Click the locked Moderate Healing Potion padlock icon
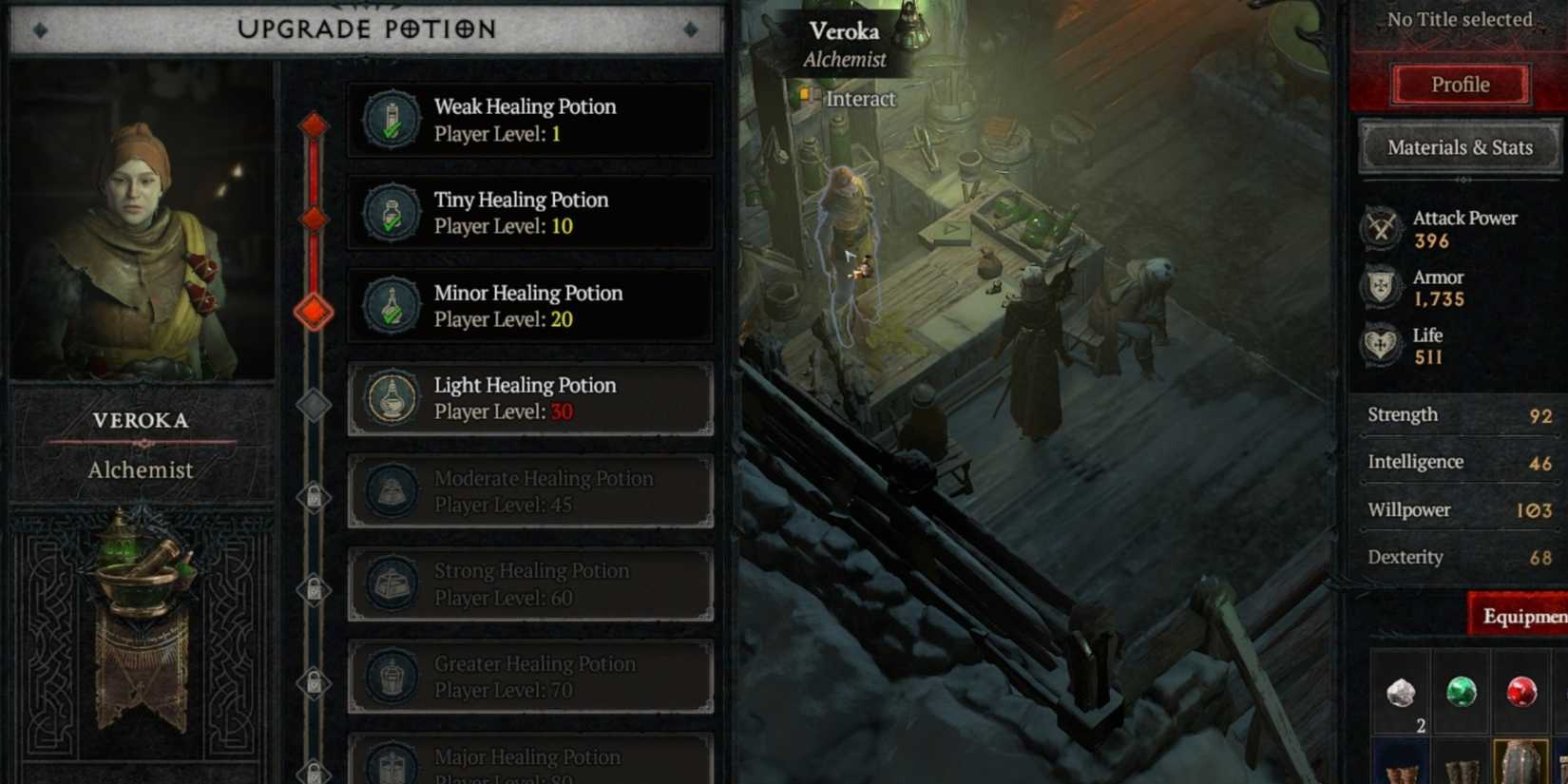This screenshot has height=784, width=1568. (312, 491)
